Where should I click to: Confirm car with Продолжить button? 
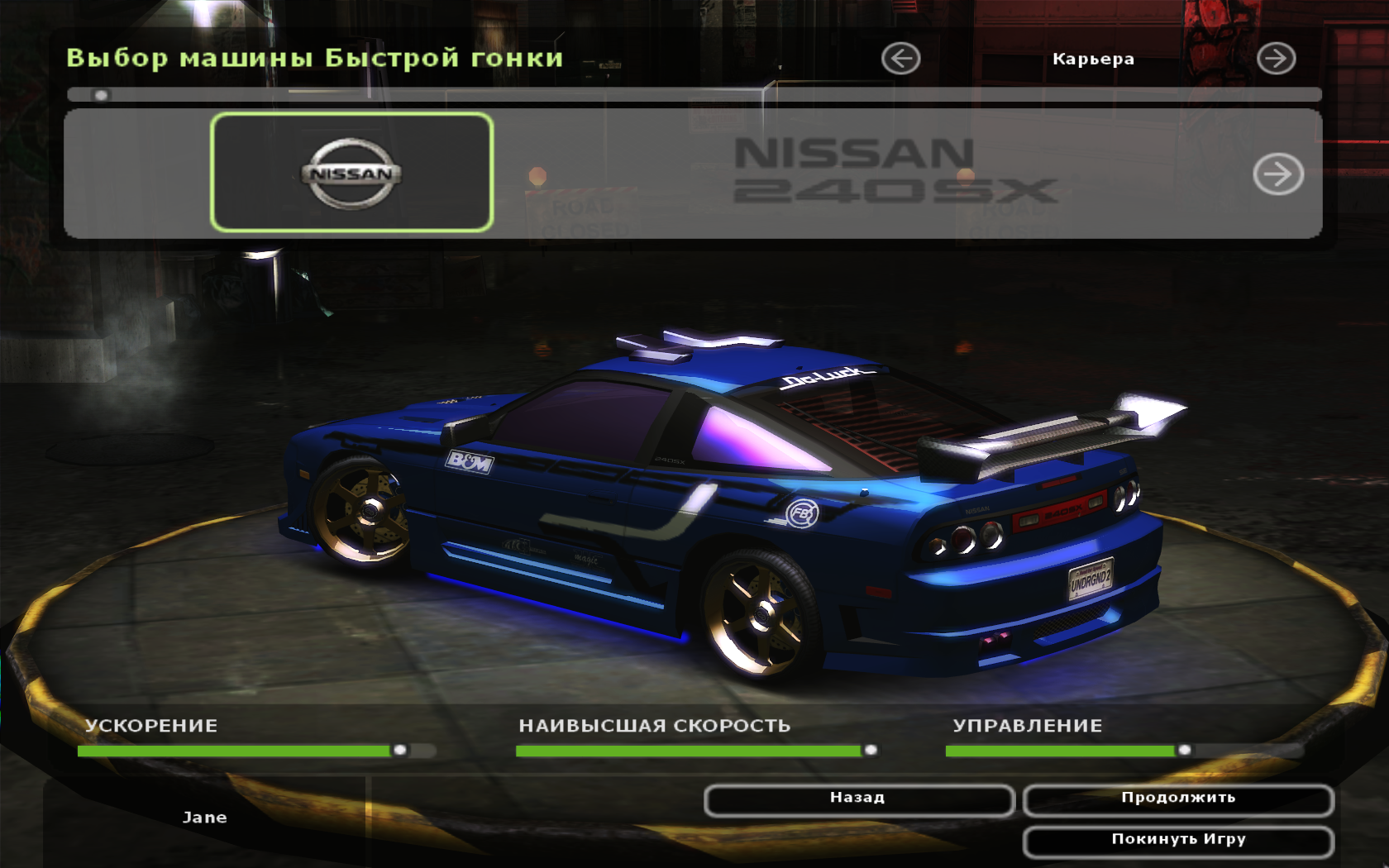tap(1178, 799)
